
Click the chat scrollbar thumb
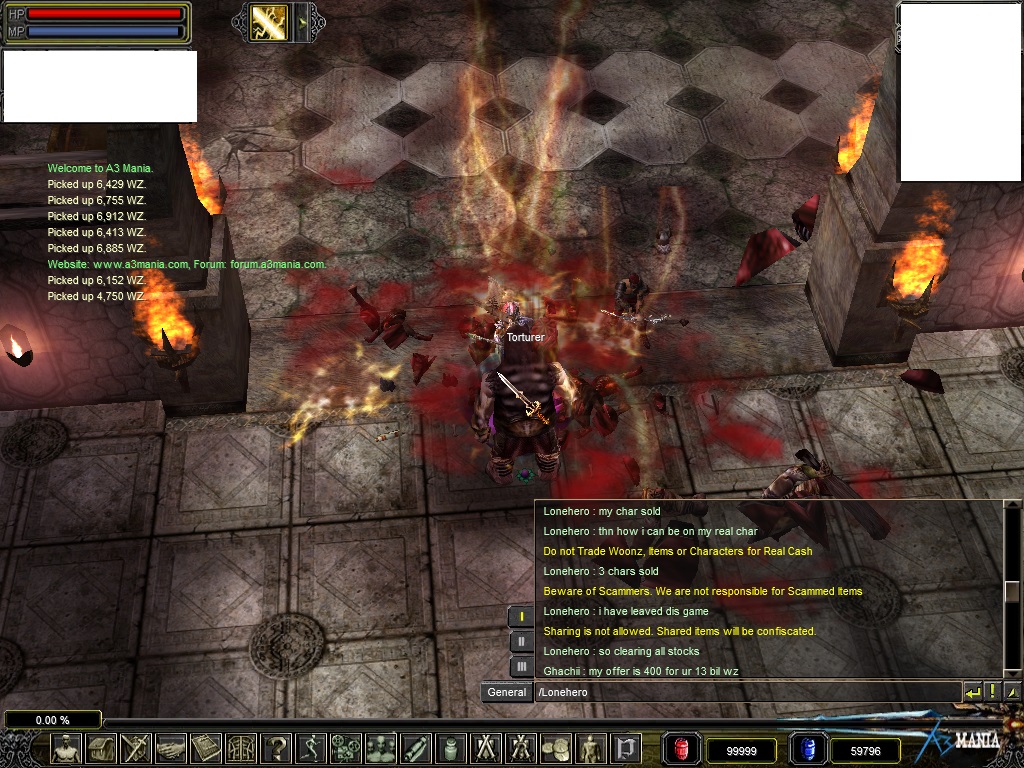(1011, 591)
